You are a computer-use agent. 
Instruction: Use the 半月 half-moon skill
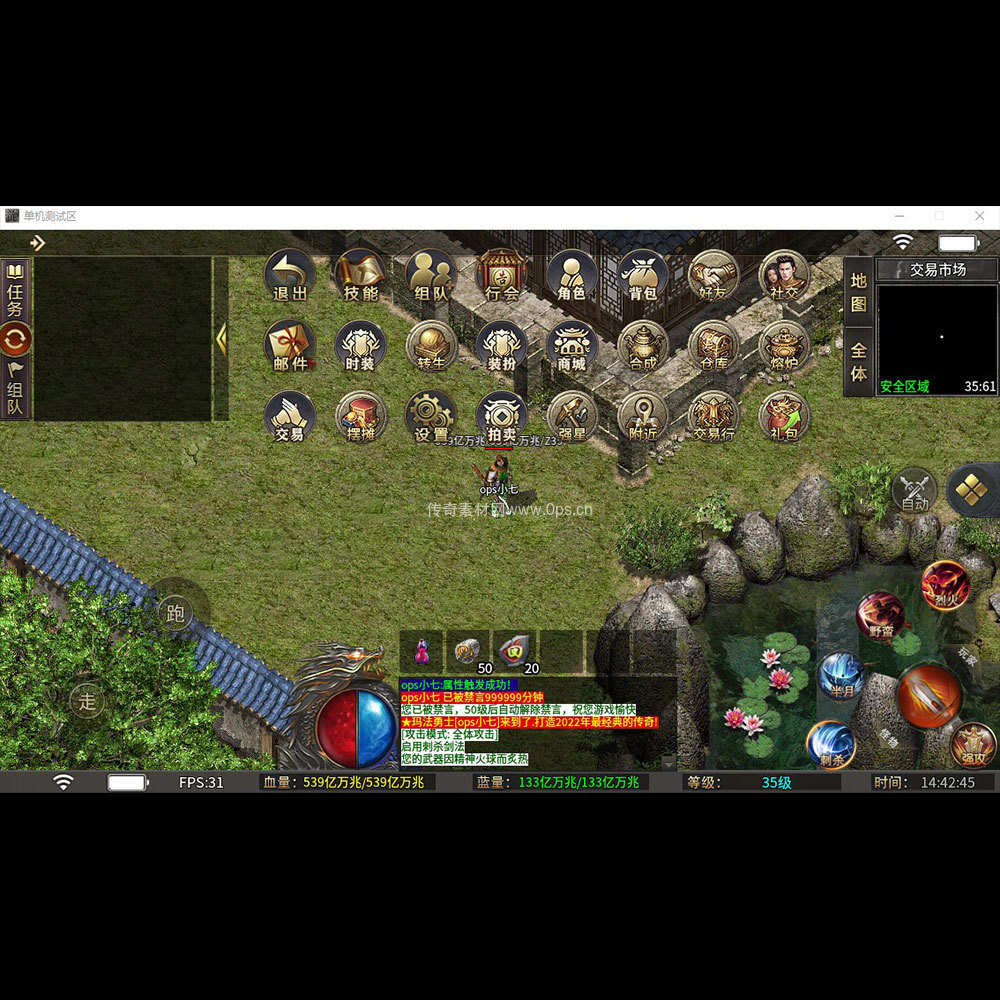[x=841, y=676]
